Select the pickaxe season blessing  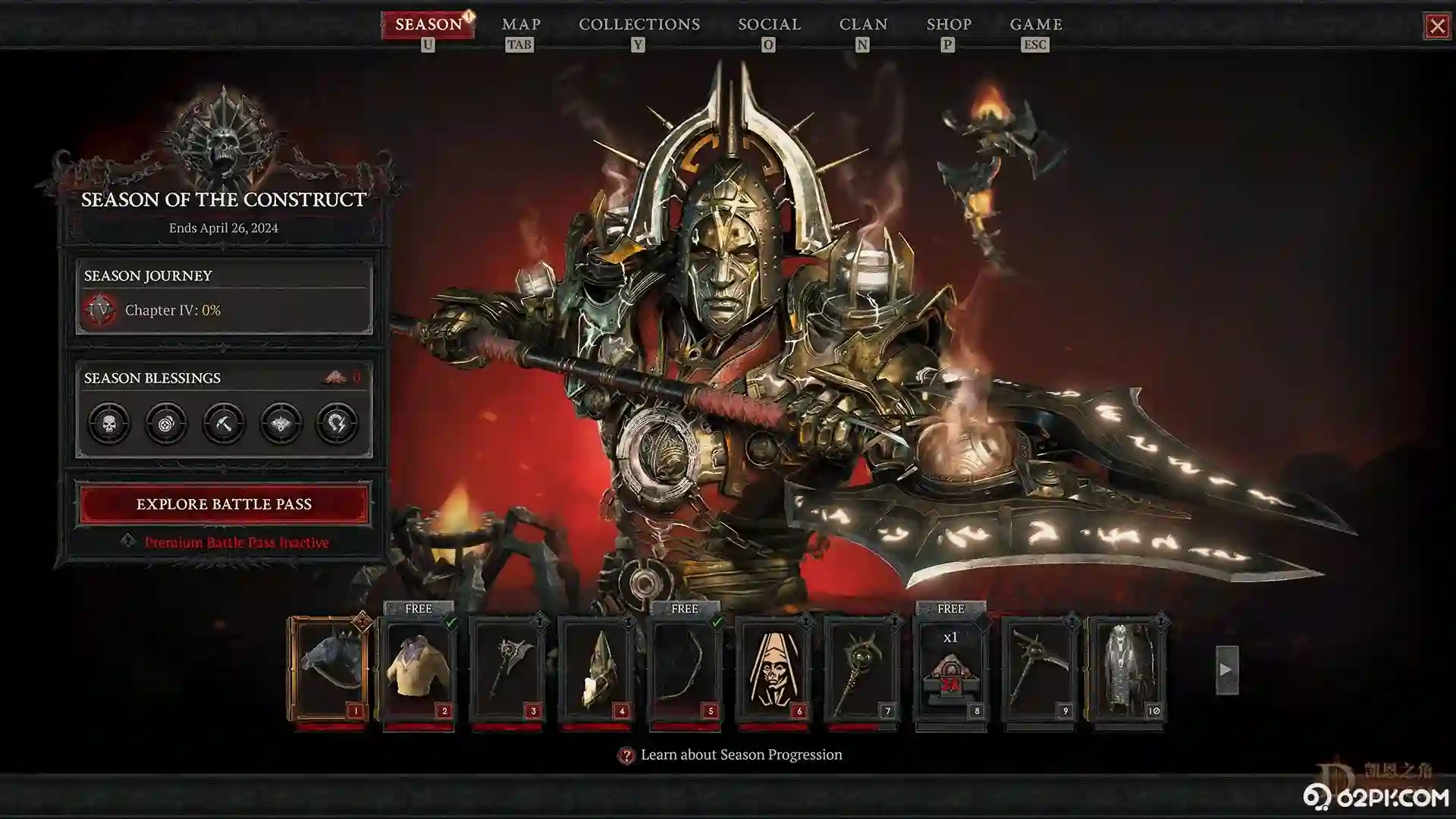(x=224, y=423)
